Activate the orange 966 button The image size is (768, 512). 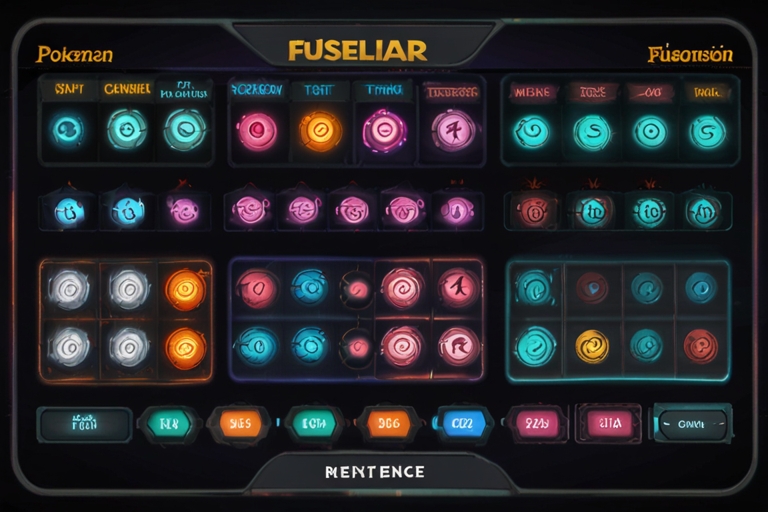[x=388, y=423]
